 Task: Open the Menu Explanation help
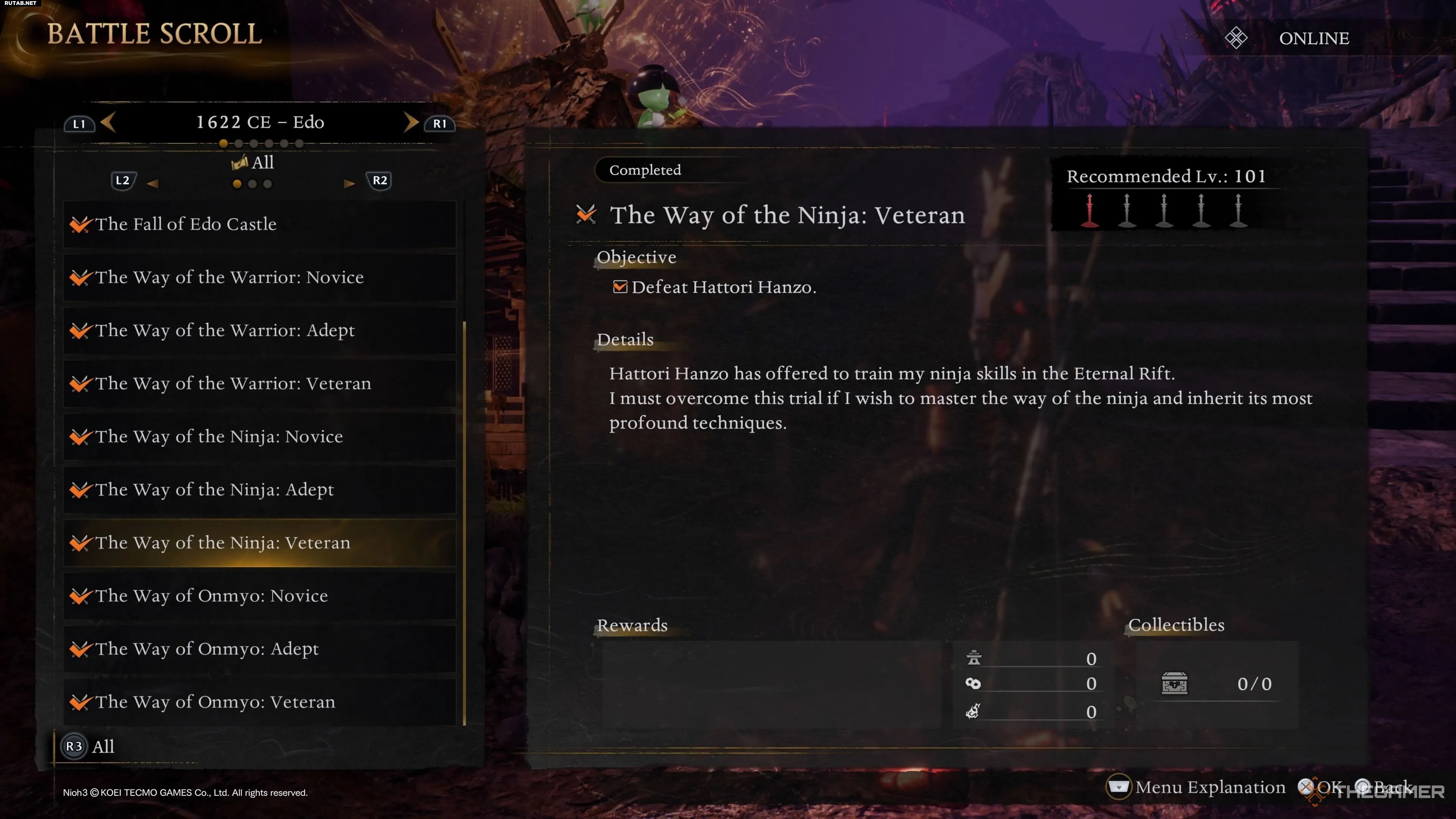coord(1197,788)
